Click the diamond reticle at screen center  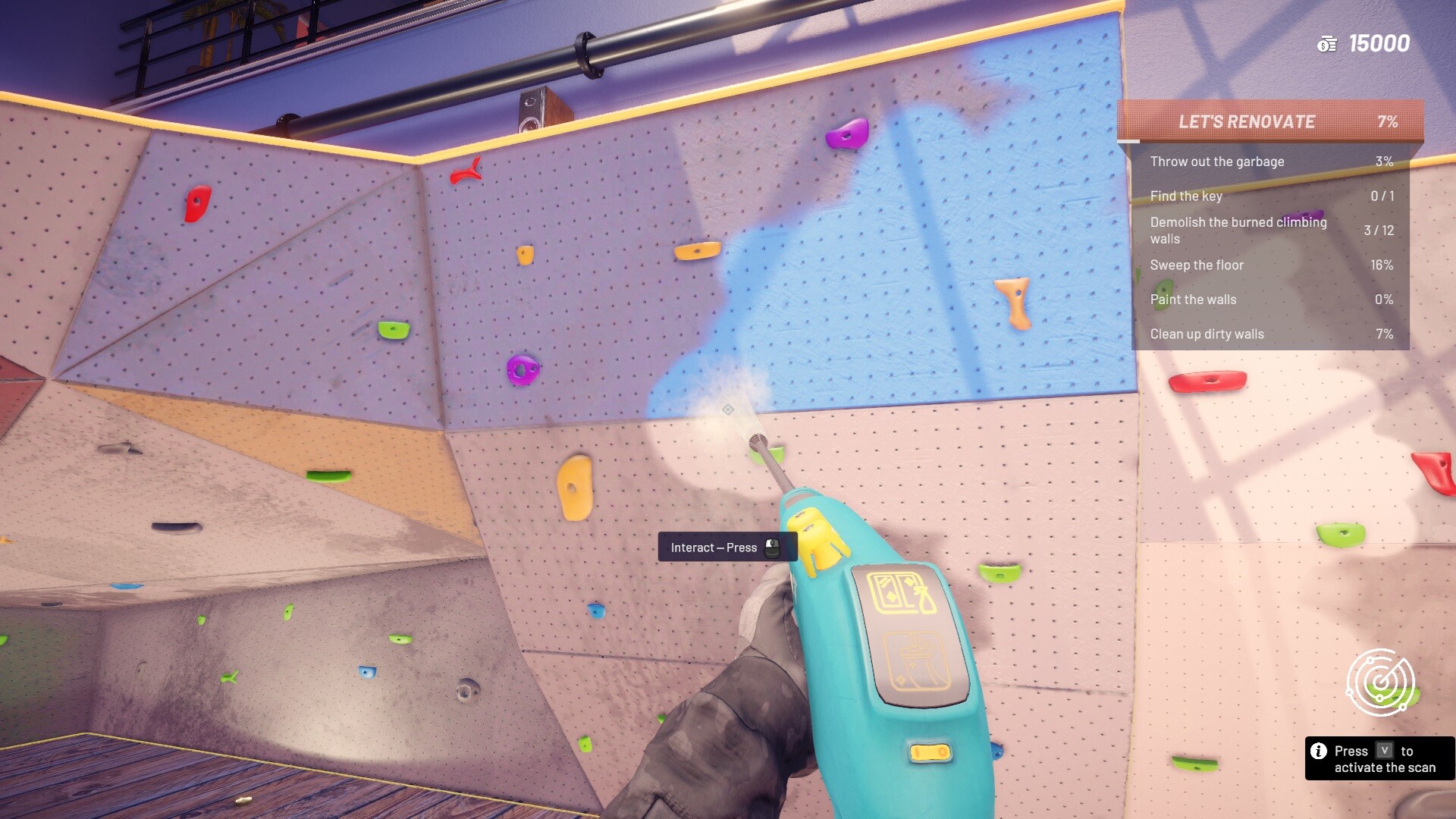tap(729, 409)
